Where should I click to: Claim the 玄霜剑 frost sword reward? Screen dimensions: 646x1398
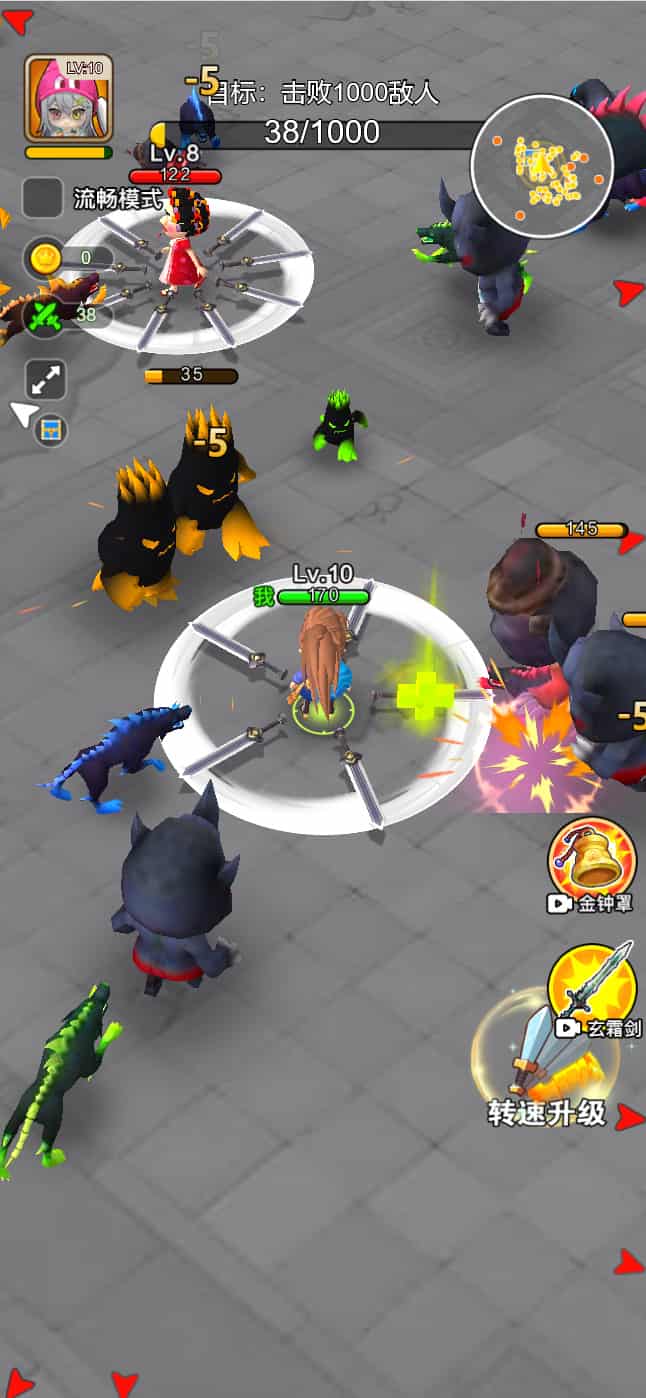[x=594, y=985]
